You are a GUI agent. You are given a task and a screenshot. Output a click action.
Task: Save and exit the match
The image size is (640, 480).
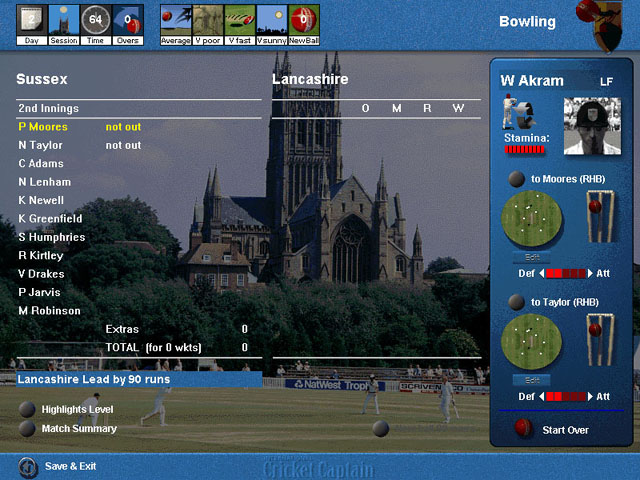tap(28, 466)
